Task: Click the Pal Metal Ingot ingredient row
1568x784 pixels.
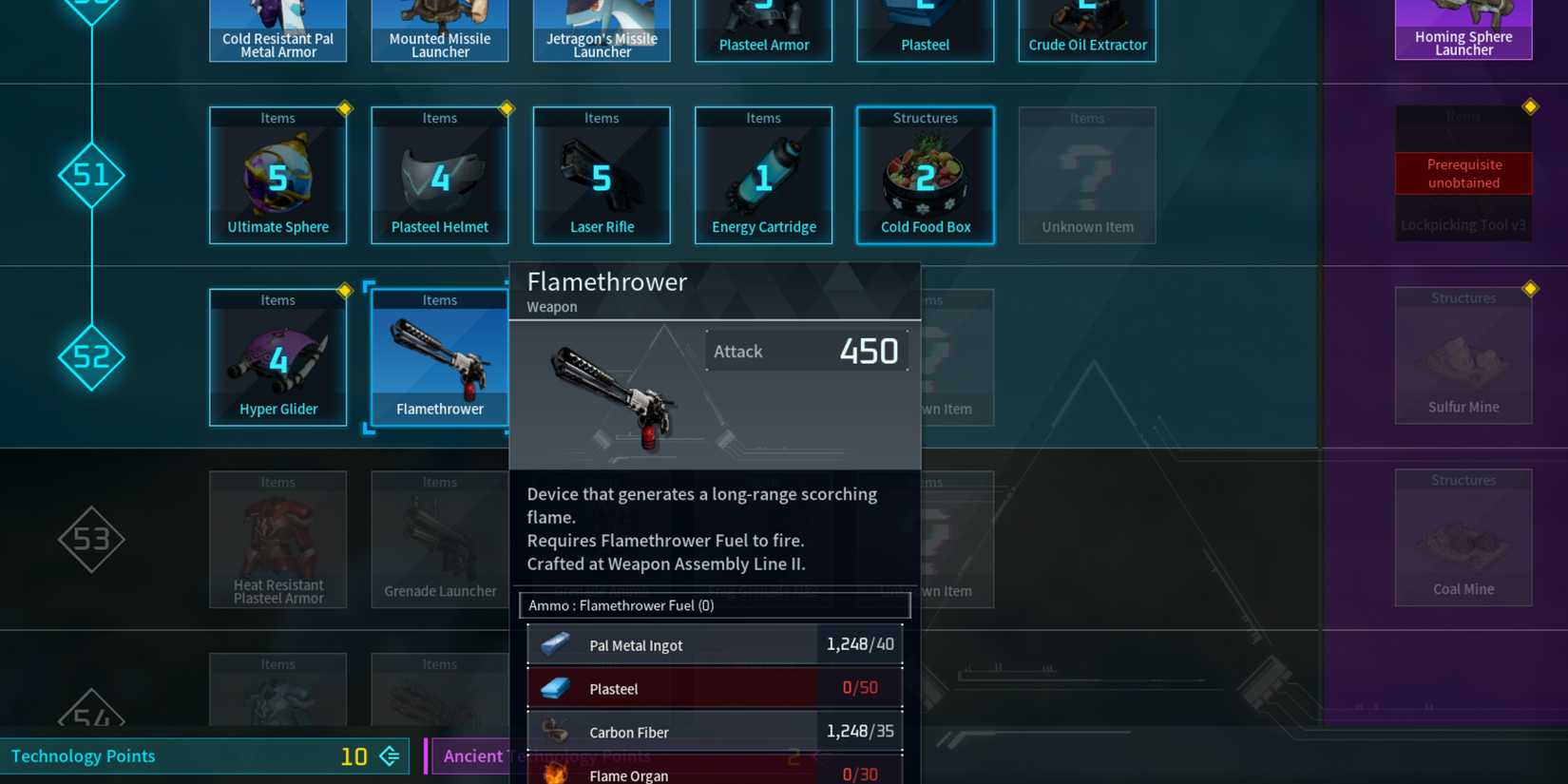Action: point(715,643)
